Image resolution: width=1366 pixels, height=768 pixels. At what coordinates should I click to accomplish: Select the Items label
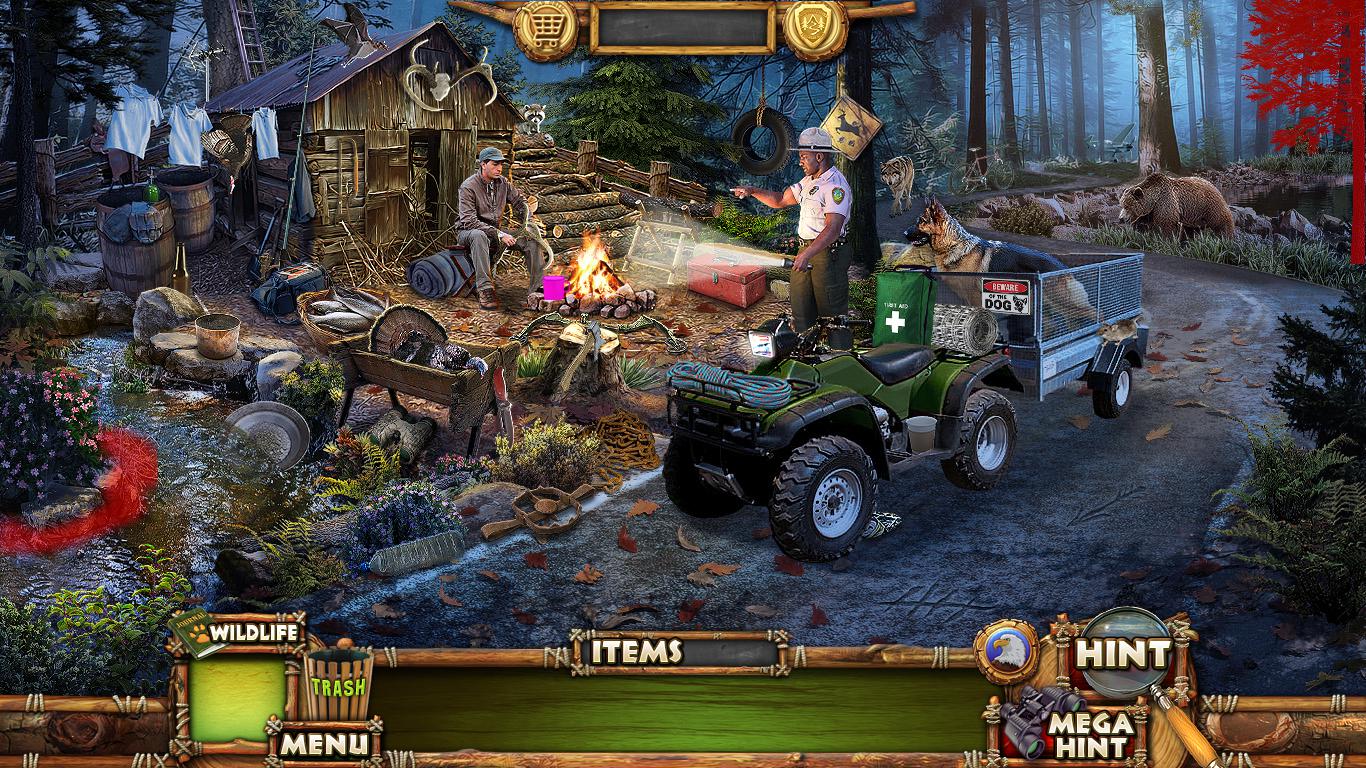[x=636, y=652]
